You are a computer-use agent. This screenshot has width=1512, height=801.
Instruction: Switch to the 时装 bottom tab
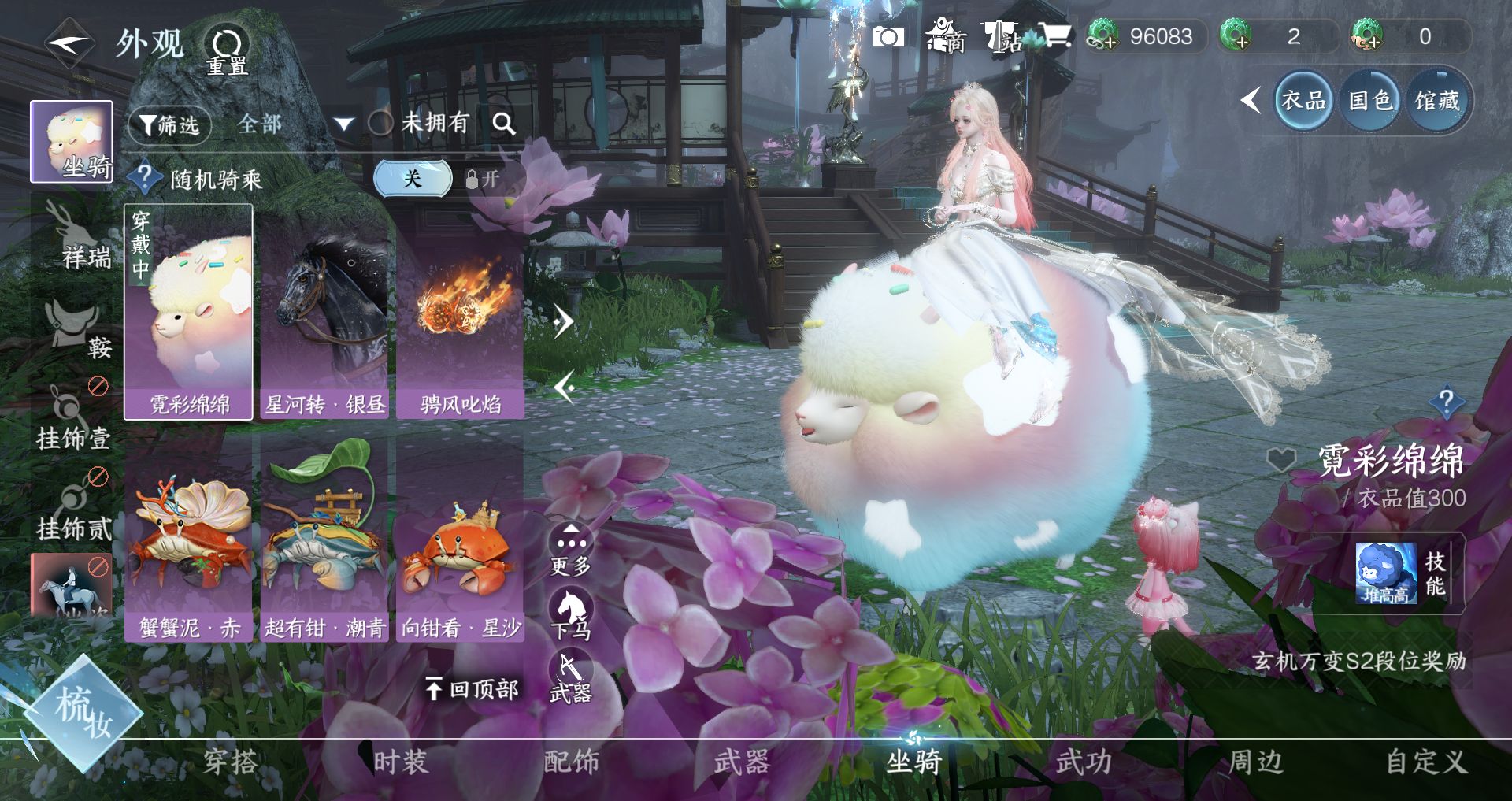point(400,762)
